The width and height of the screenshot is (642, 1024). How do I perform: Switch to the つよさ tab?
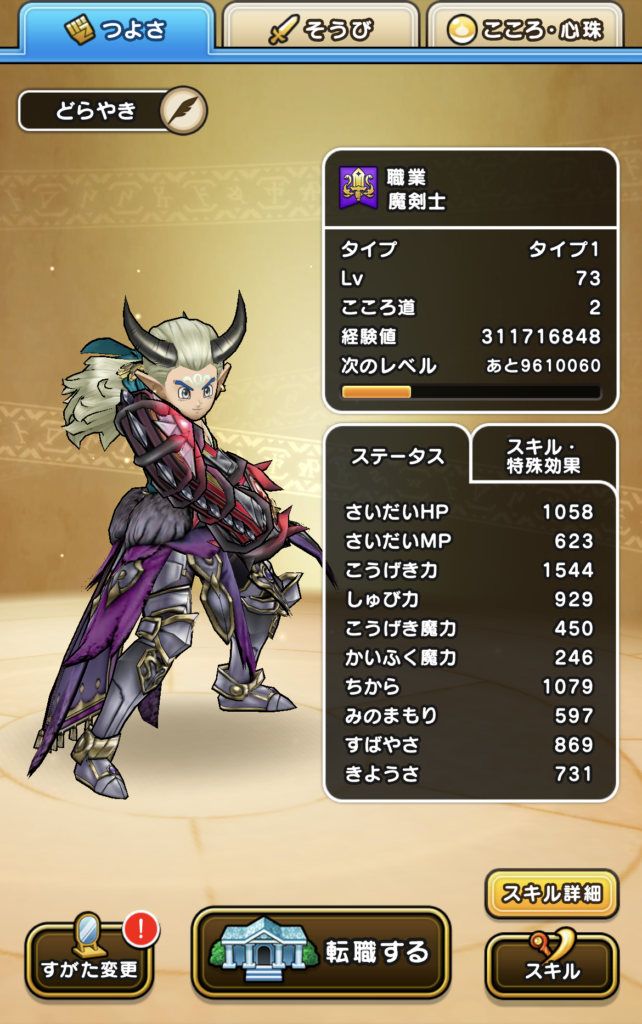coord(116,30)
